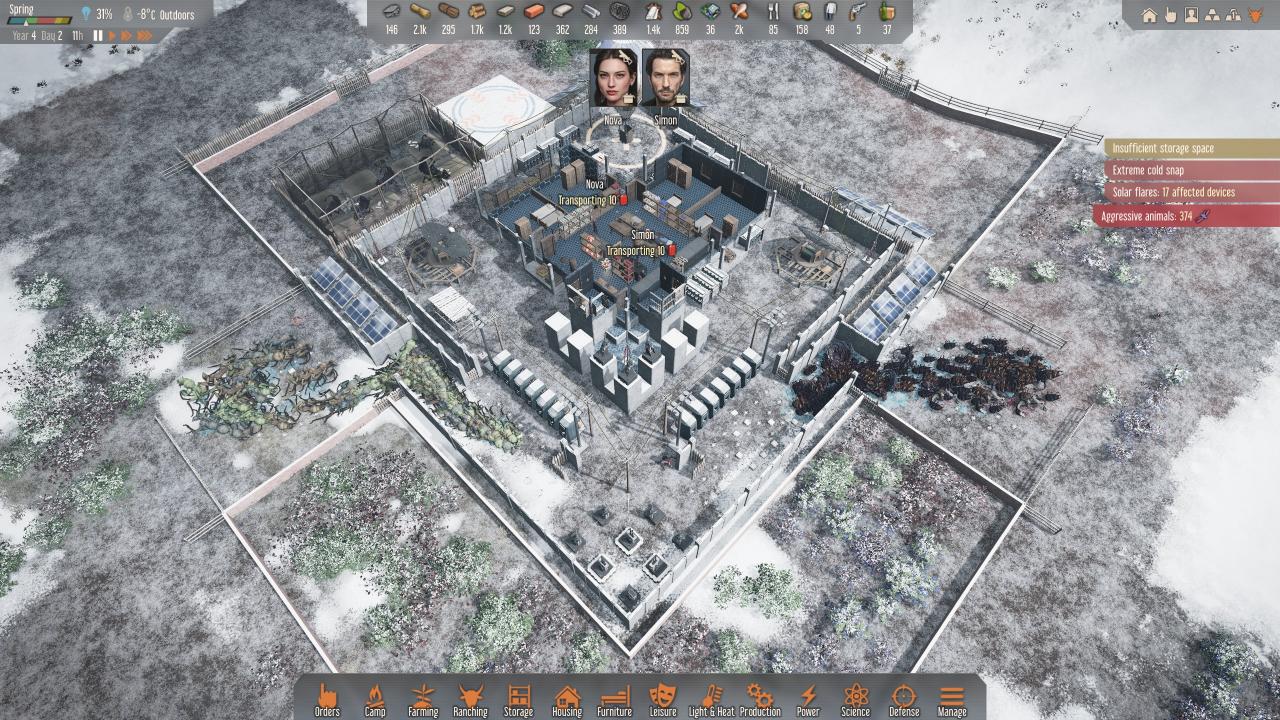Open the Orders menu

[x=327, y=699]
